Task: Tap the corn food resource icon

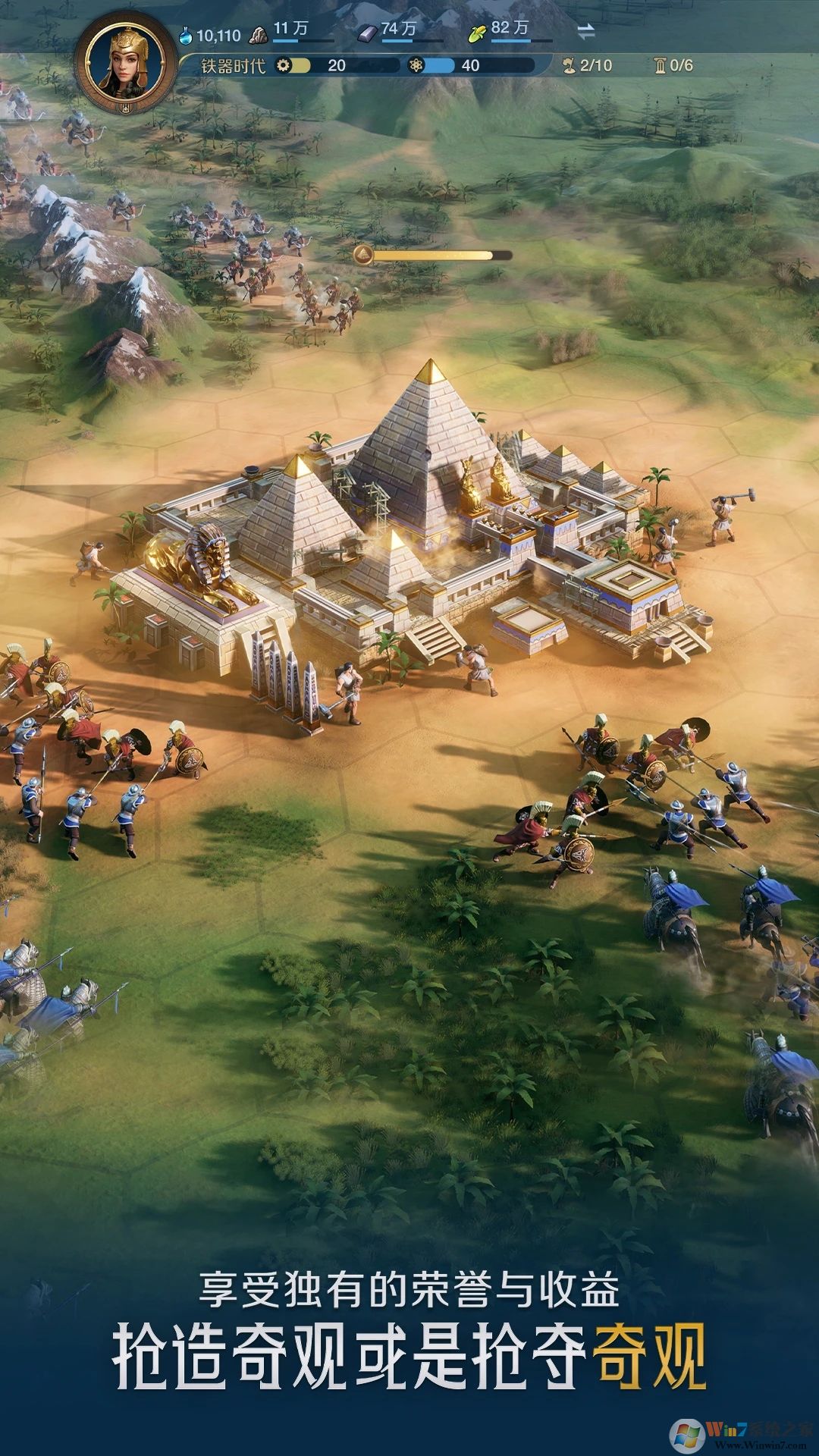Action: point(477,33)
